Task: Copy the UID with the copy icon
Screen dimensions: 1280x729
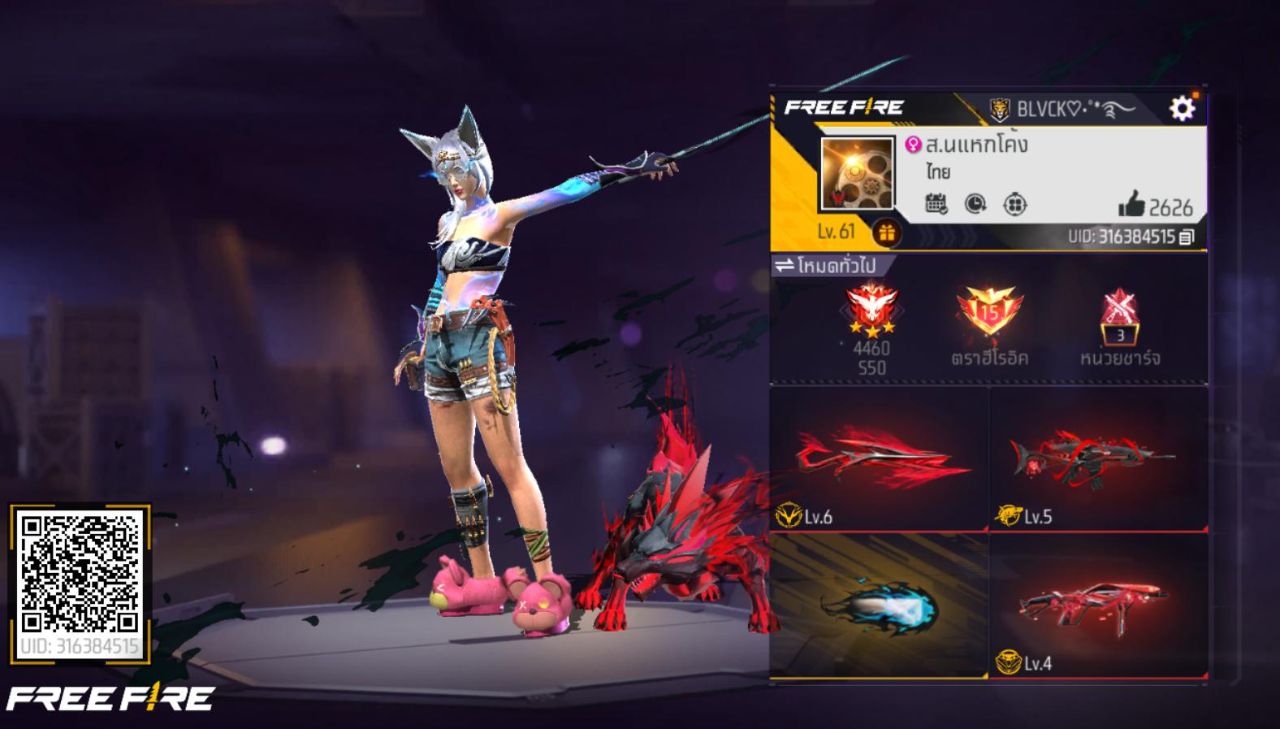Action: pos(1187,237)
